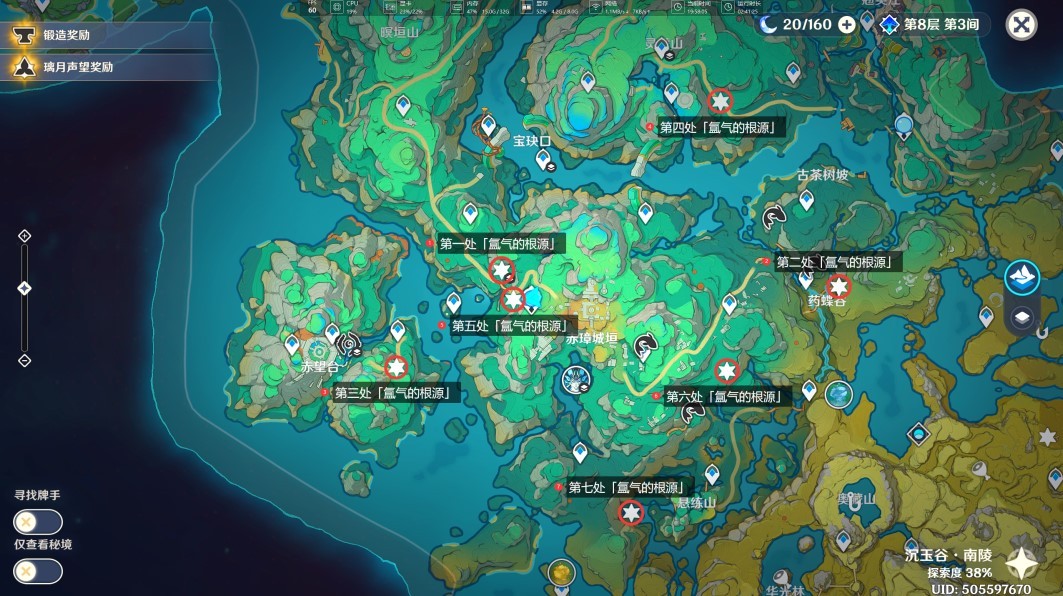Open the Spiral Abyss 第8层 第3间 shortcut
This screenshot has width=1063, height=596.
tap(929, 24)
